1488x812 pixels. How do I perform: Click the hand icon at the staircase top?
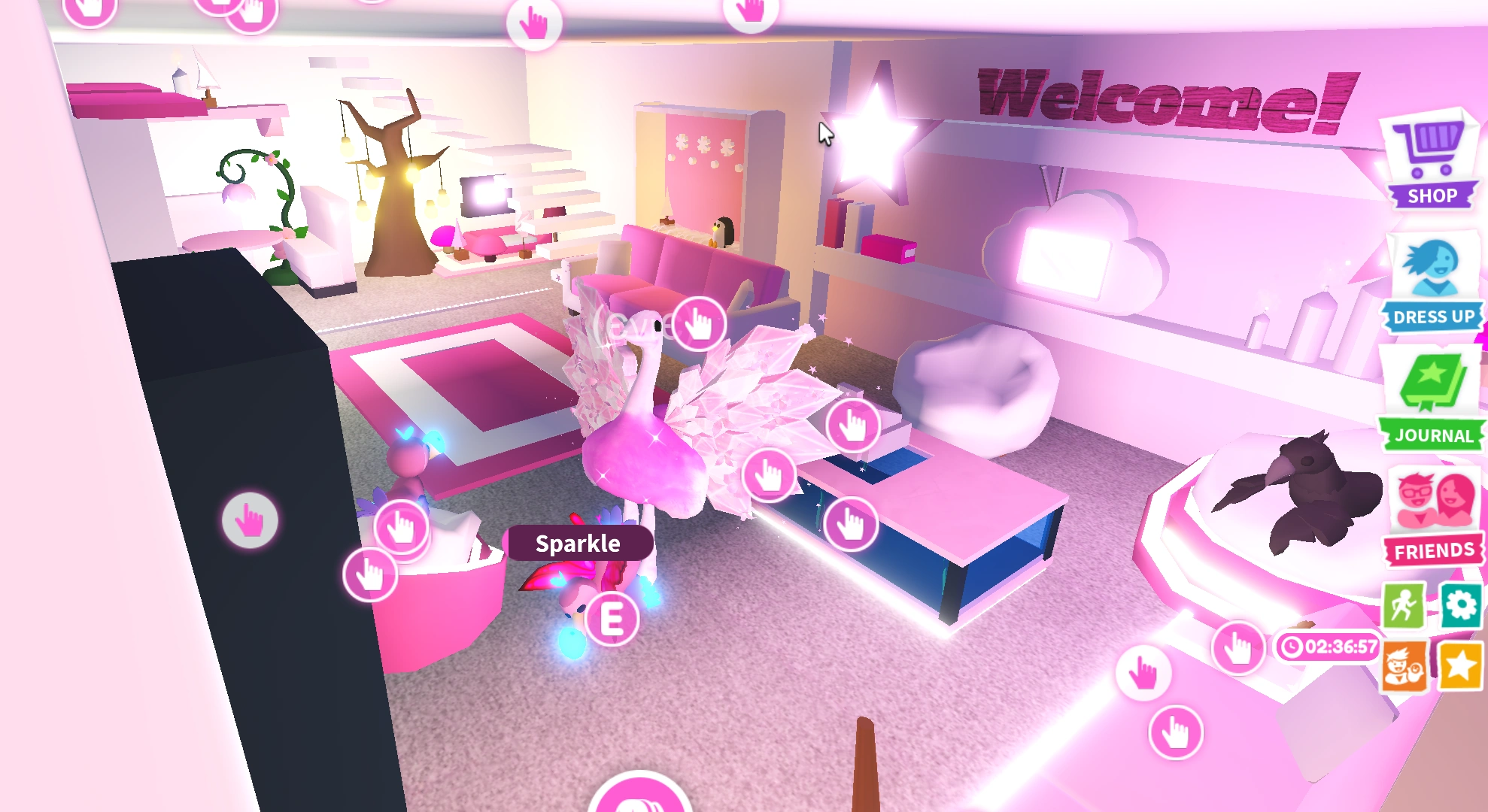point(535,25)
